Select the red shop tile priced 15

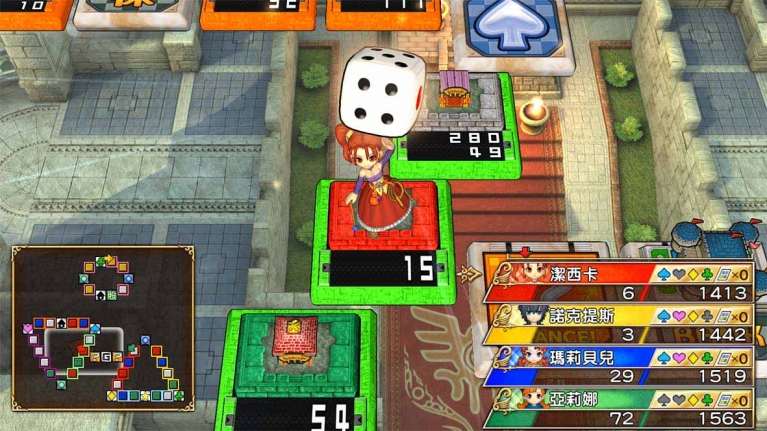click(x=383, y=240)
